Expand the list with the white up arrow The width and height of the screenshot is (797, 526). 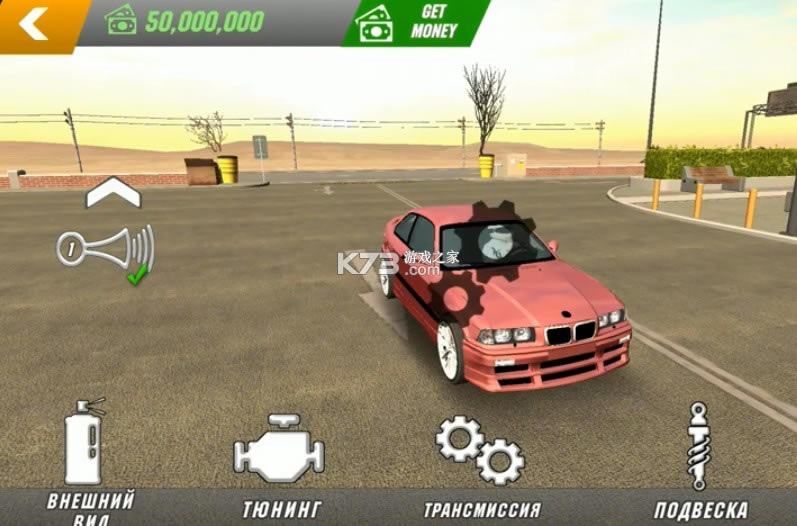point(113,192)
